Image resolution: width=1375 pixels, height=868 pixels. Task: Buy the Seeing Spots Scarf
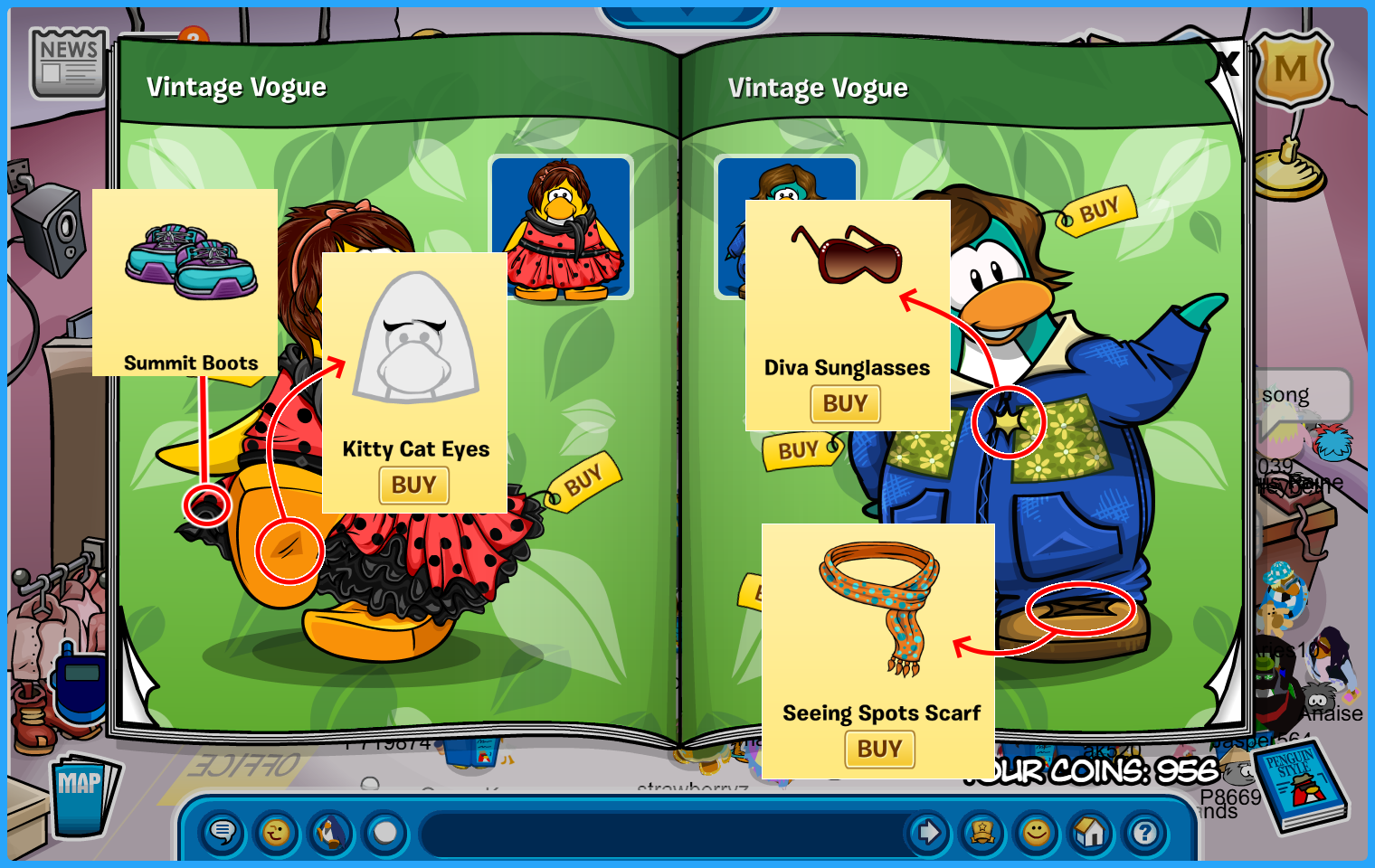pyautogui.click(x=879, y=750)
